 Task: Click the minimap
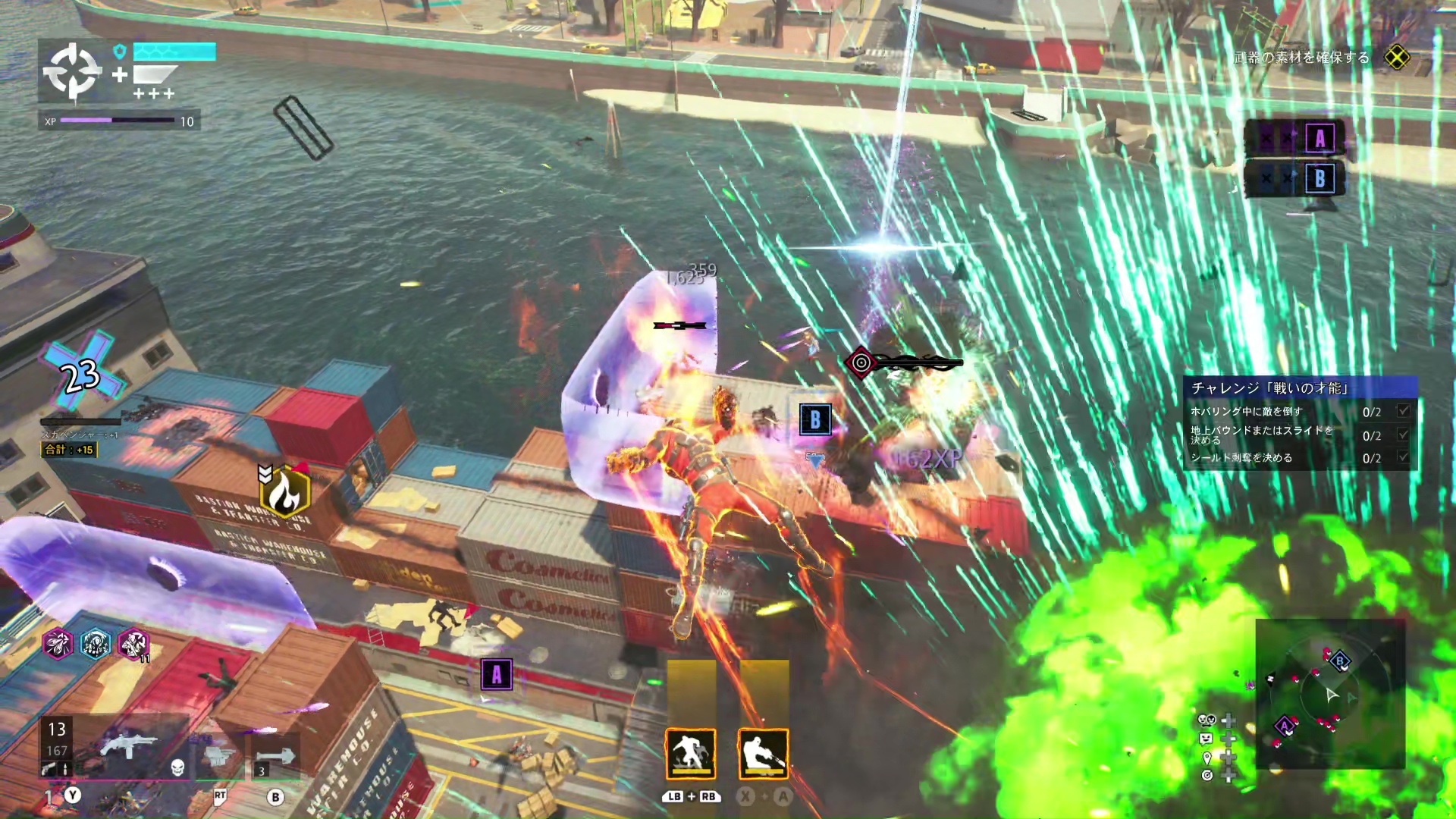pos(1331,694)
